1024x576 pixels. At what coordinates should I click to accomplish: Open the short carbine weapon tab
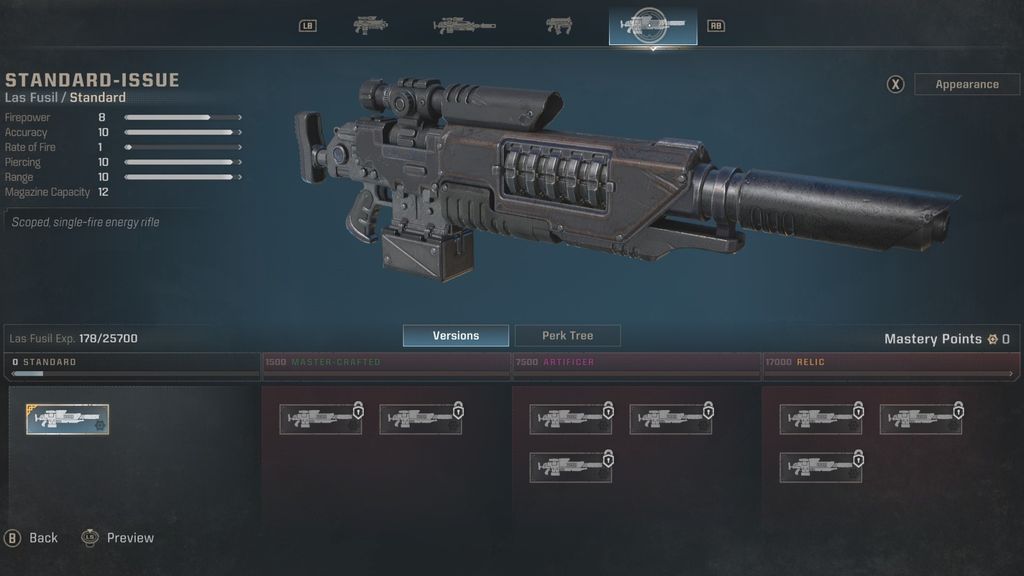(371, 25)
